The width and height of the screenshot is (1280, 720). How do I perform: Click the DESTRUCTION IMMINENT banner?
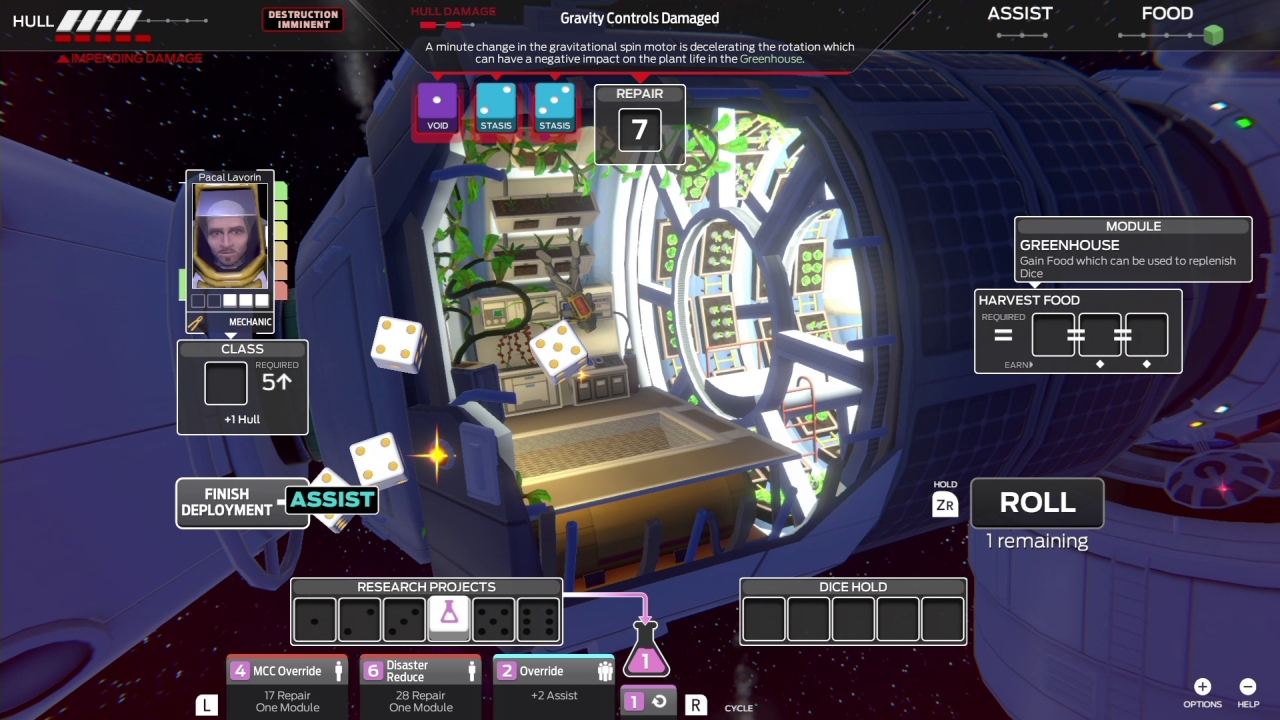pyautogui.click(x=303, y=17)
